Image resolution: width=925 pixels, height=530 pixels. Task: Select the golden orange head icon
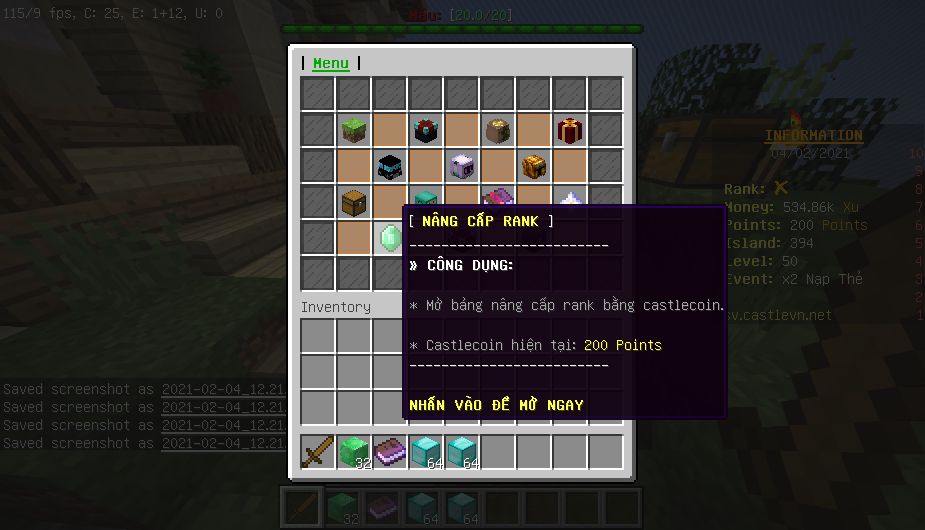[534, 166]
